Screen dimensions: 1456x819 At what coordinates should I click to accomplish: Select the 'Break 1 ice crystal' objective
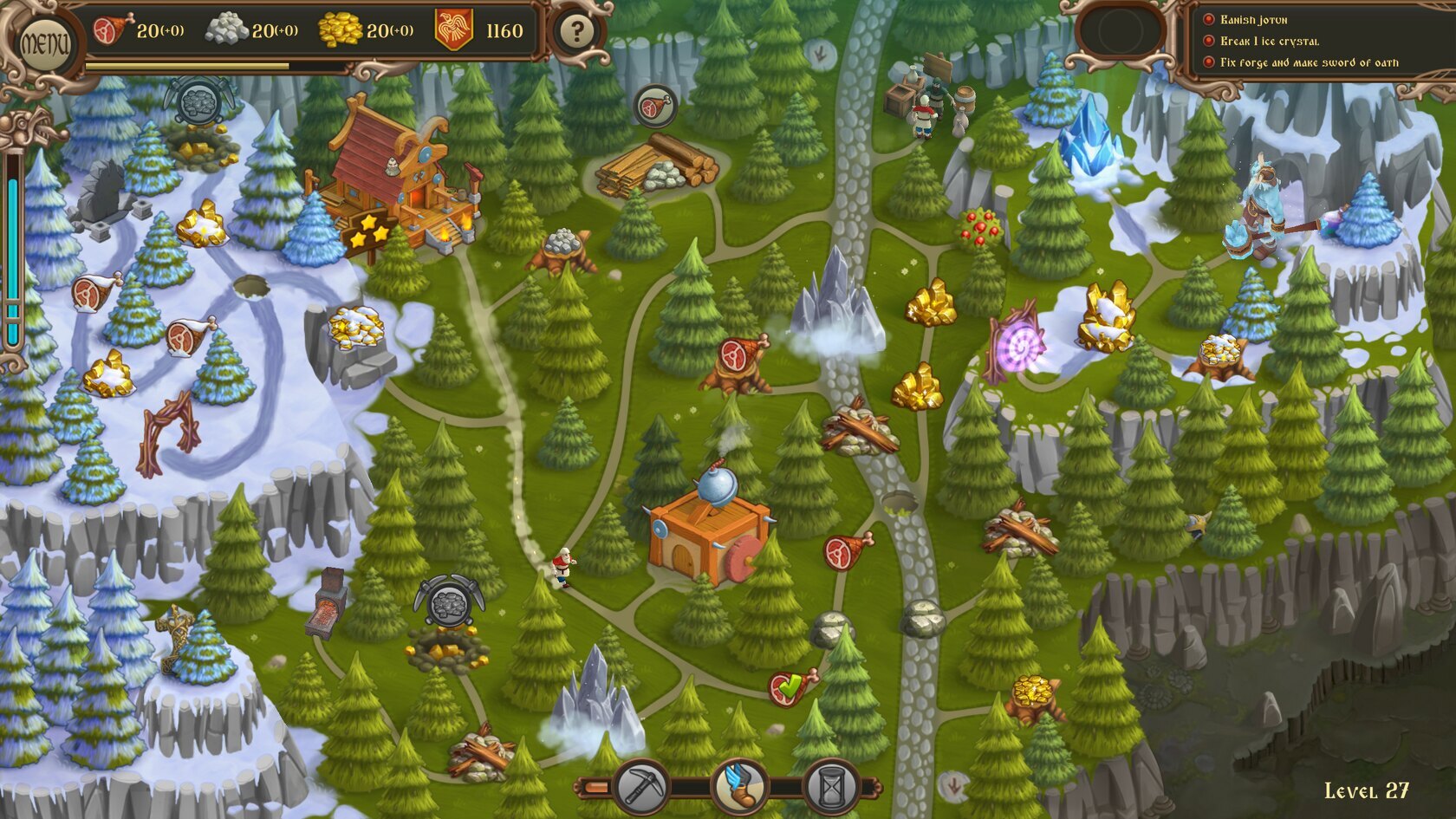tap(1269, 41)
